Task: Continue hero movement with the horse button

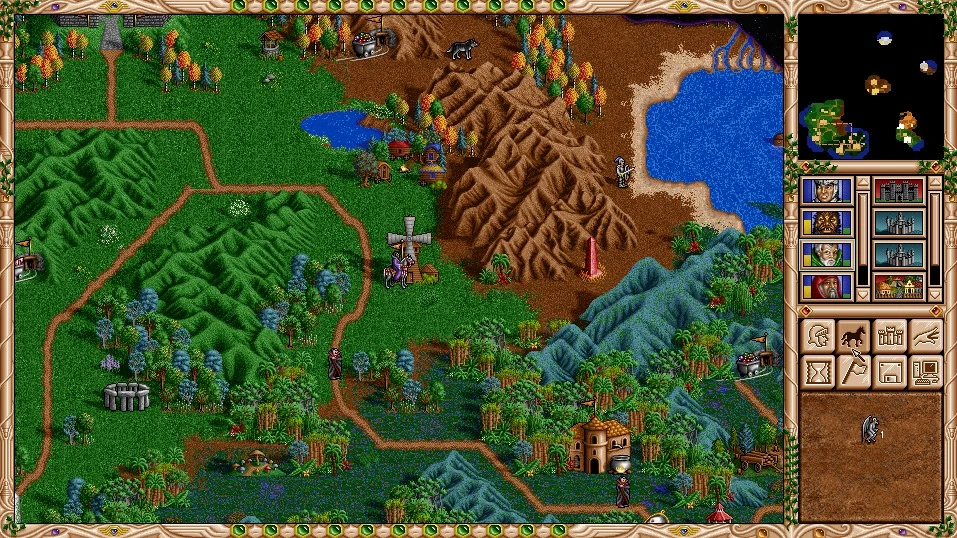Action: click(854, 335)
